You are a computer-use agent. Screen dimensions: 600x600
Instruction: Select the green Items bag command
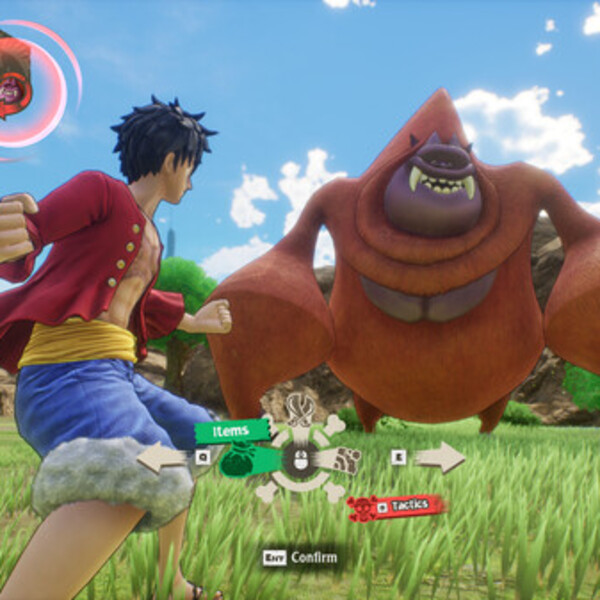coord(238,461)
